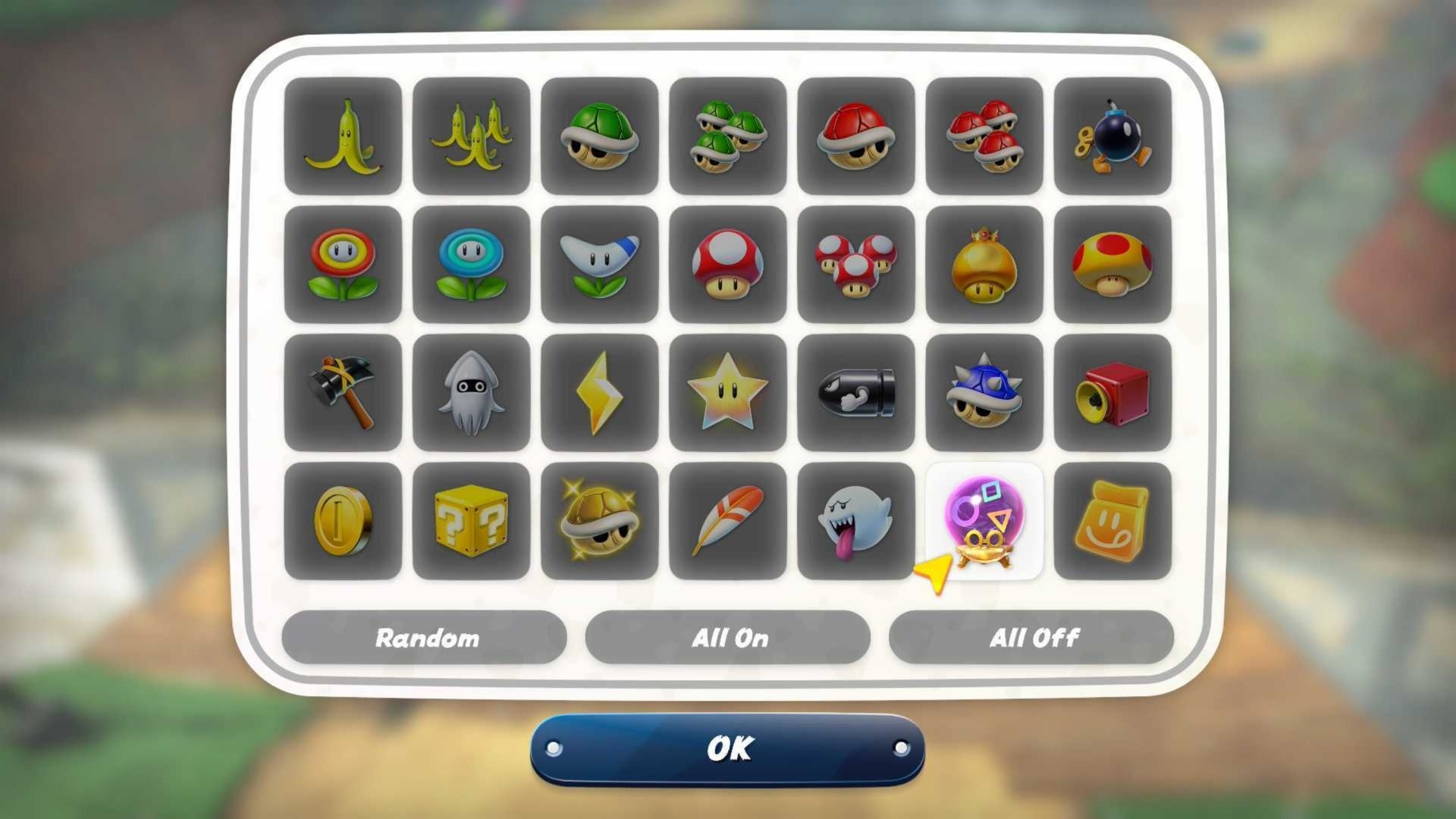
Task: Select the Green Shell icon
Action: (599, 139)
